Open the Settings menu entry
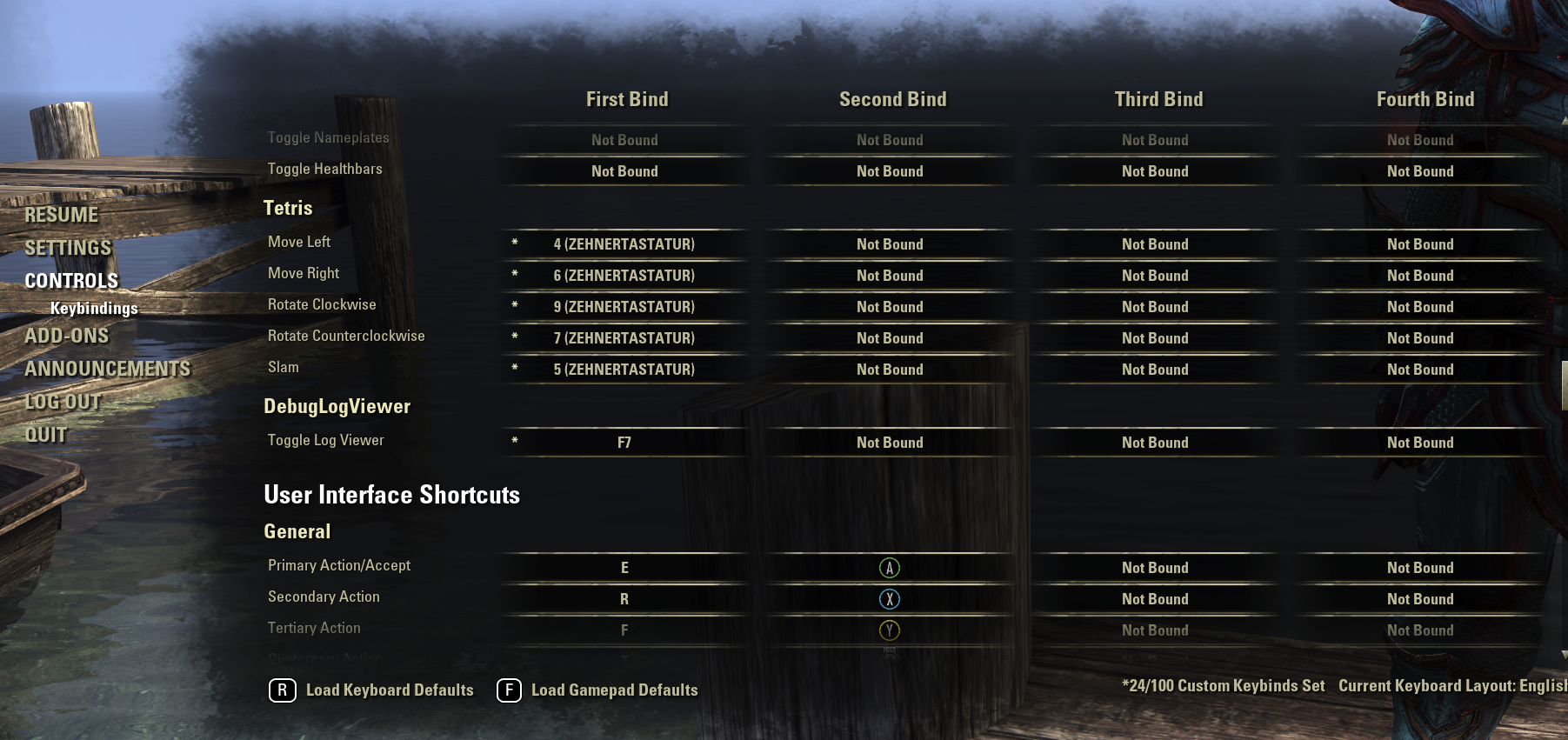1568x740 pixels. coord(68,248)
